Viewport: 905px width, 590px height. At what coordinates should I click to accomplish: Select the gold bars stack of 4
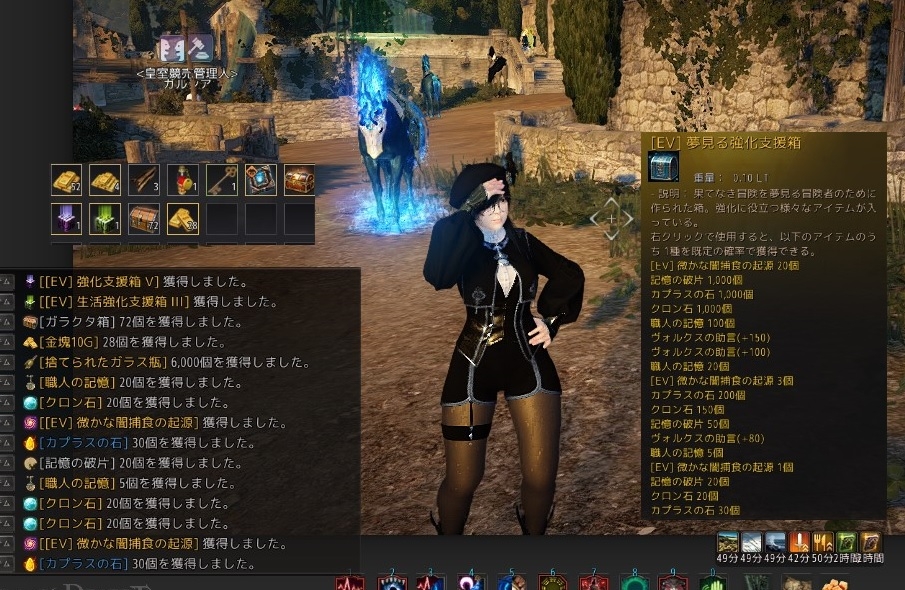tap(105, 180)
